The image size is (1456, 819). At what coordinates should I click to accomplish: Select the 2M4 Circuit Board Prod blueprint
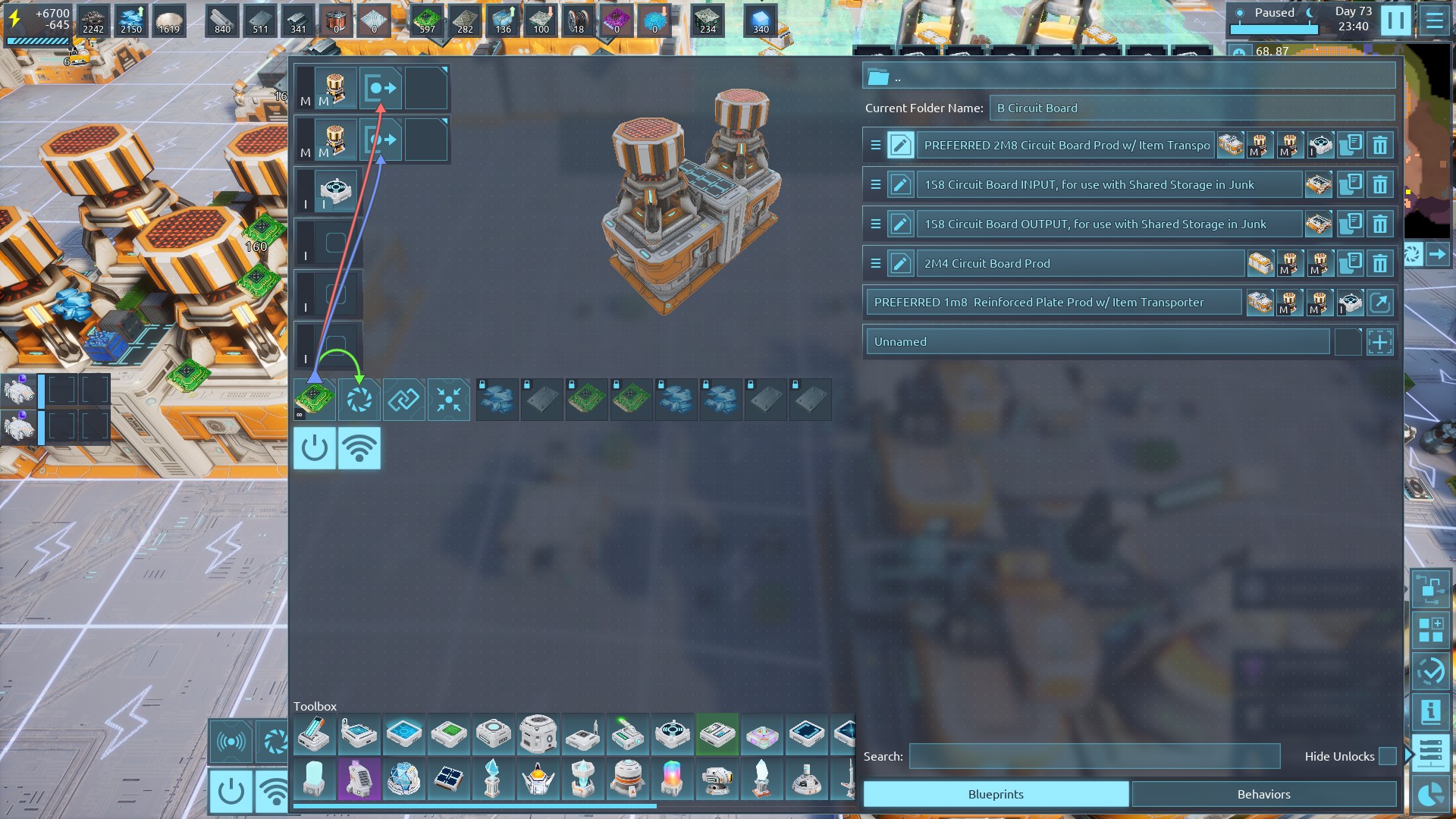click(1081, 263)
